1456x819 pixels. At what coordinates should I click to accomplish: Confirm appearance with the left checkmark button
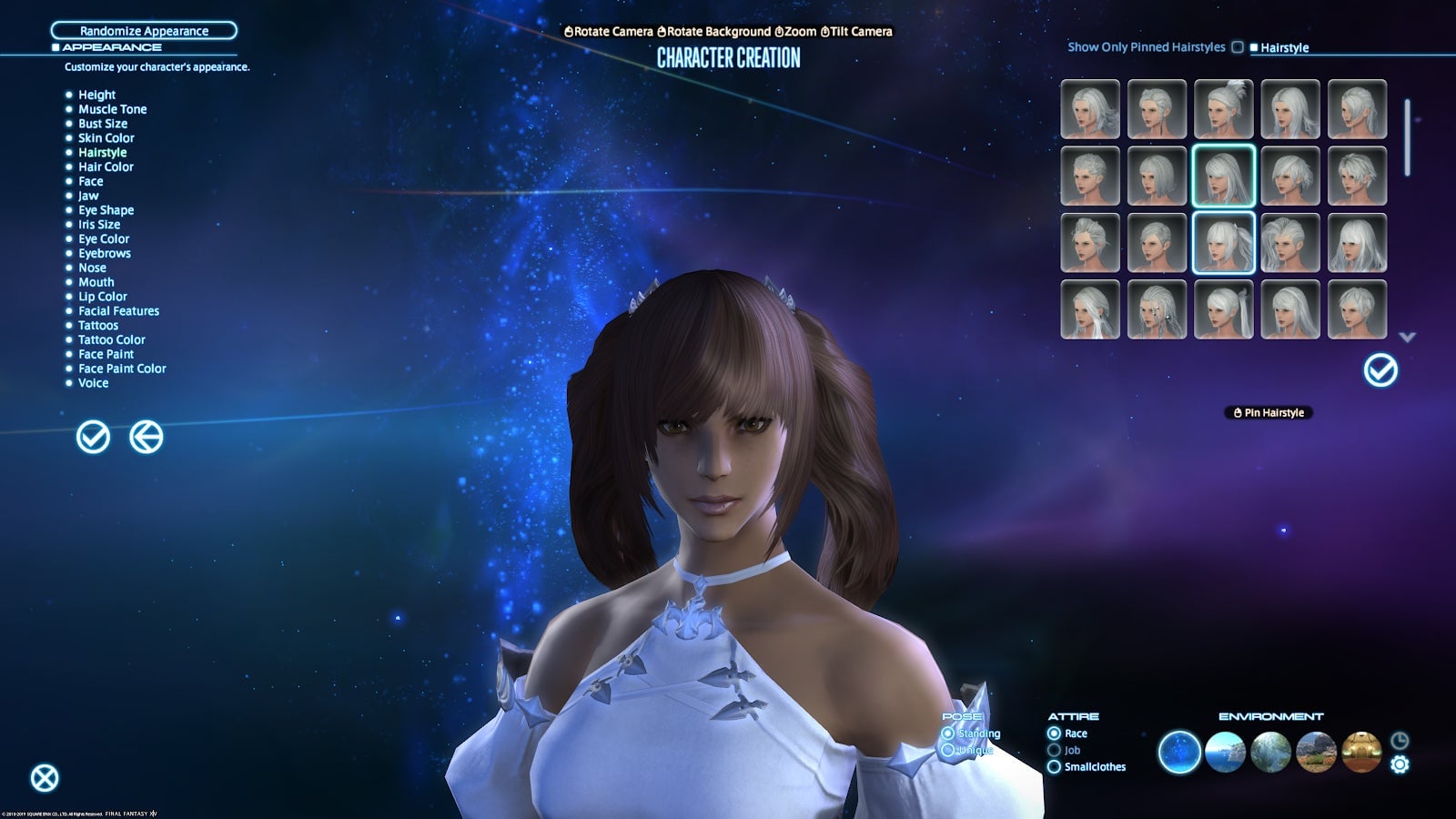coord(93,437)
